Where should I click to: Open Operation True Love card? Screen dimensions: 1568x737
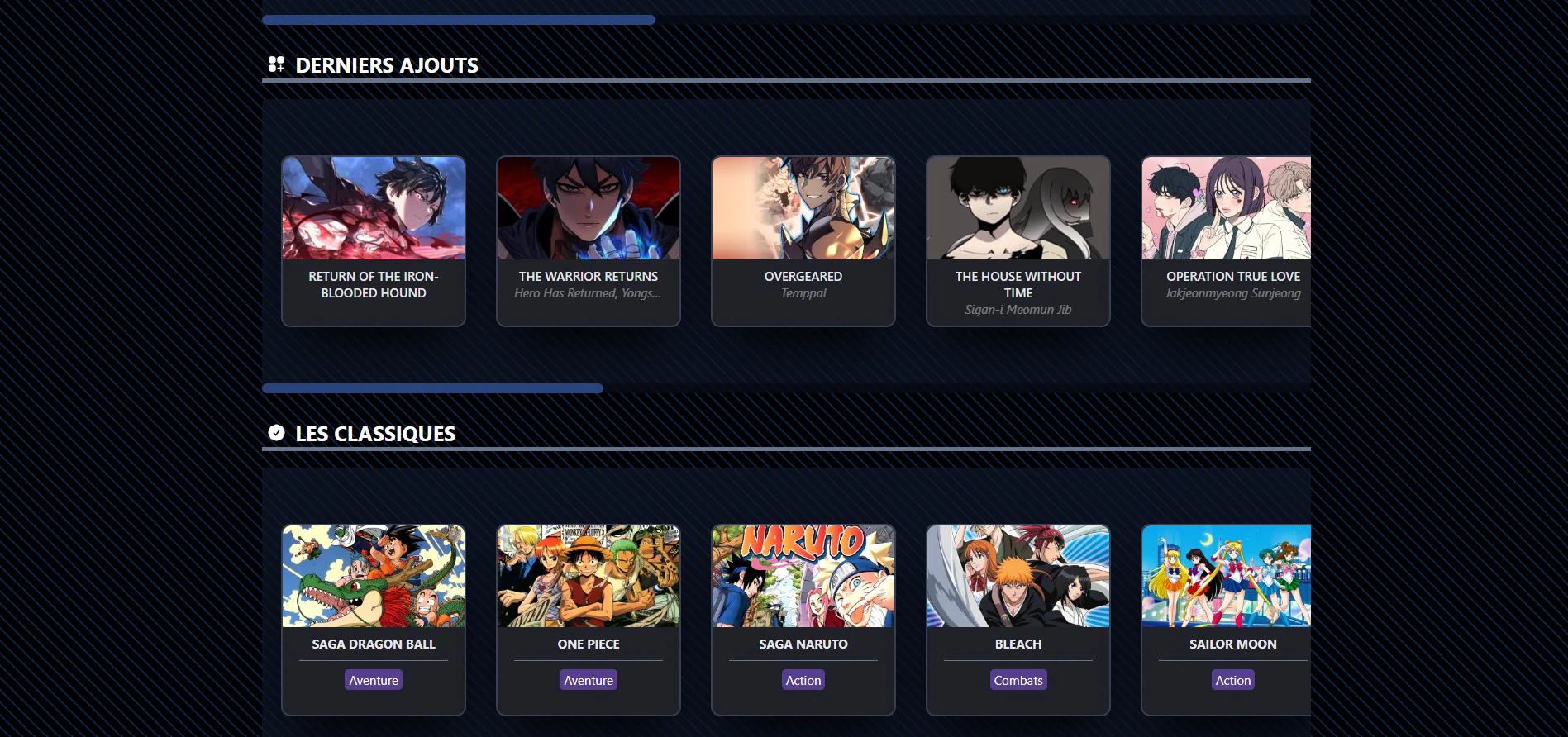point(1227,240)
